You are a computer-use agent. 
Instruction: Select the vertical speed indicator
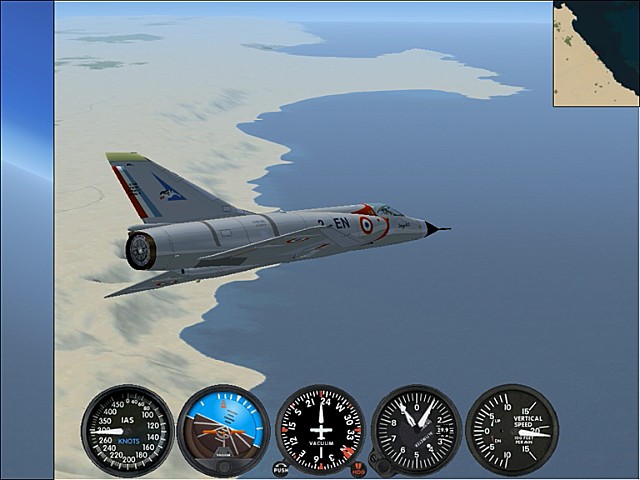511,430
